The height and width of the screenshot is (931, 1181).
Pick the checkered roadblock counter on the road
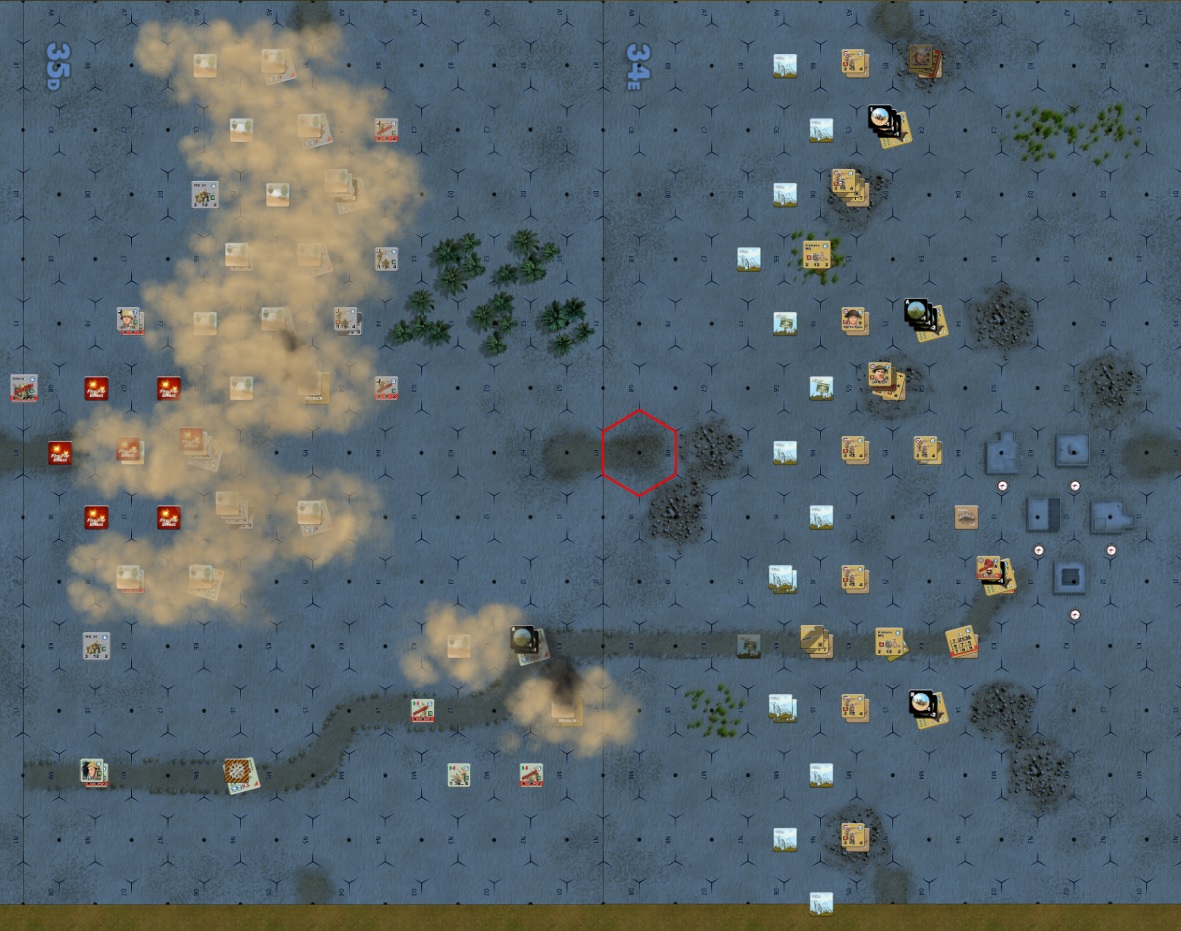point(241,774)
